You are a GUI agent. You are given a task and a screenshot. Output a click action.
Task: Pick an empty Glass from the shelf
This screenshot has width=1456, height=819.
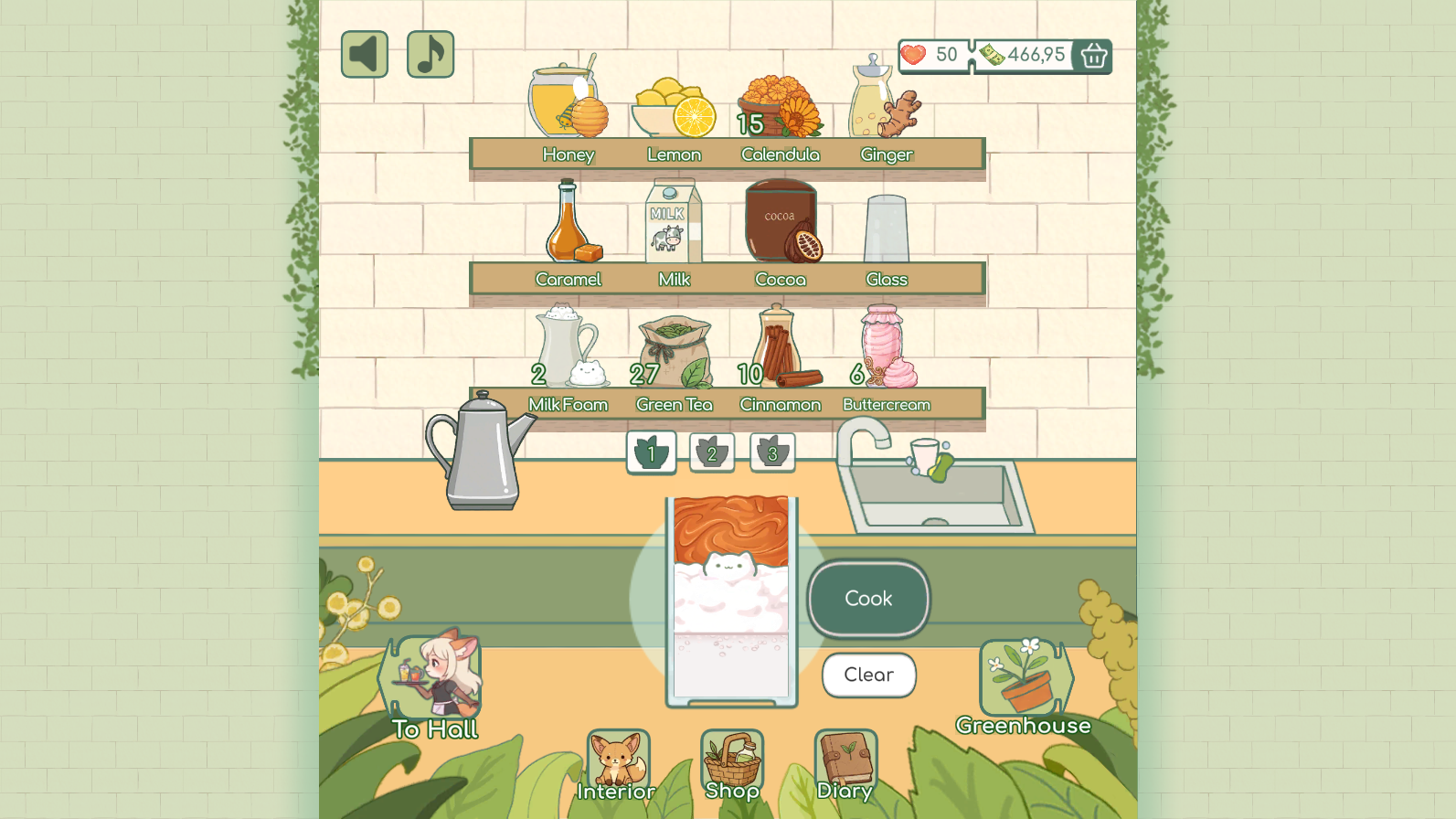click(885, 227)
